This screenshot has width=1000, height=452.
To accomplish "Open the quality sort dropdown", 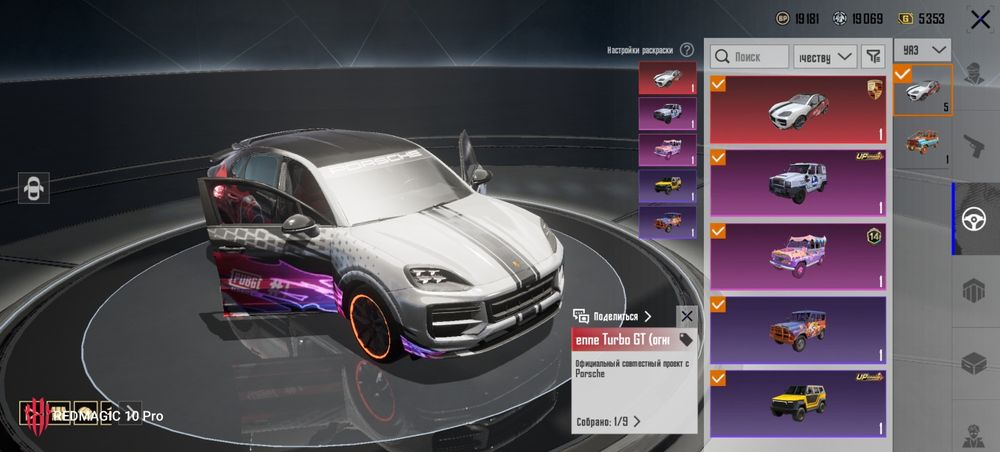I will click(x=825, y=57).
